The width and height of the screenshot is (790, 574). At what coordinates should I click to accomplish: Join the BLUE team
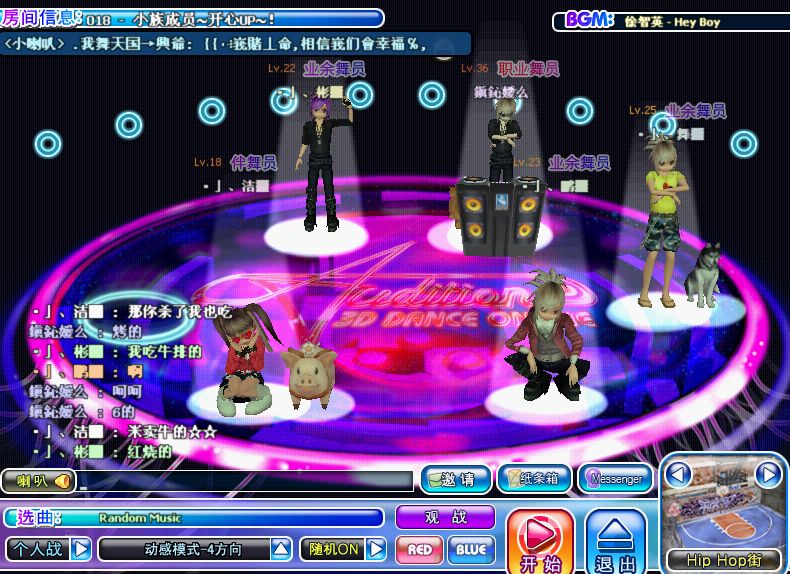point(470,549)
